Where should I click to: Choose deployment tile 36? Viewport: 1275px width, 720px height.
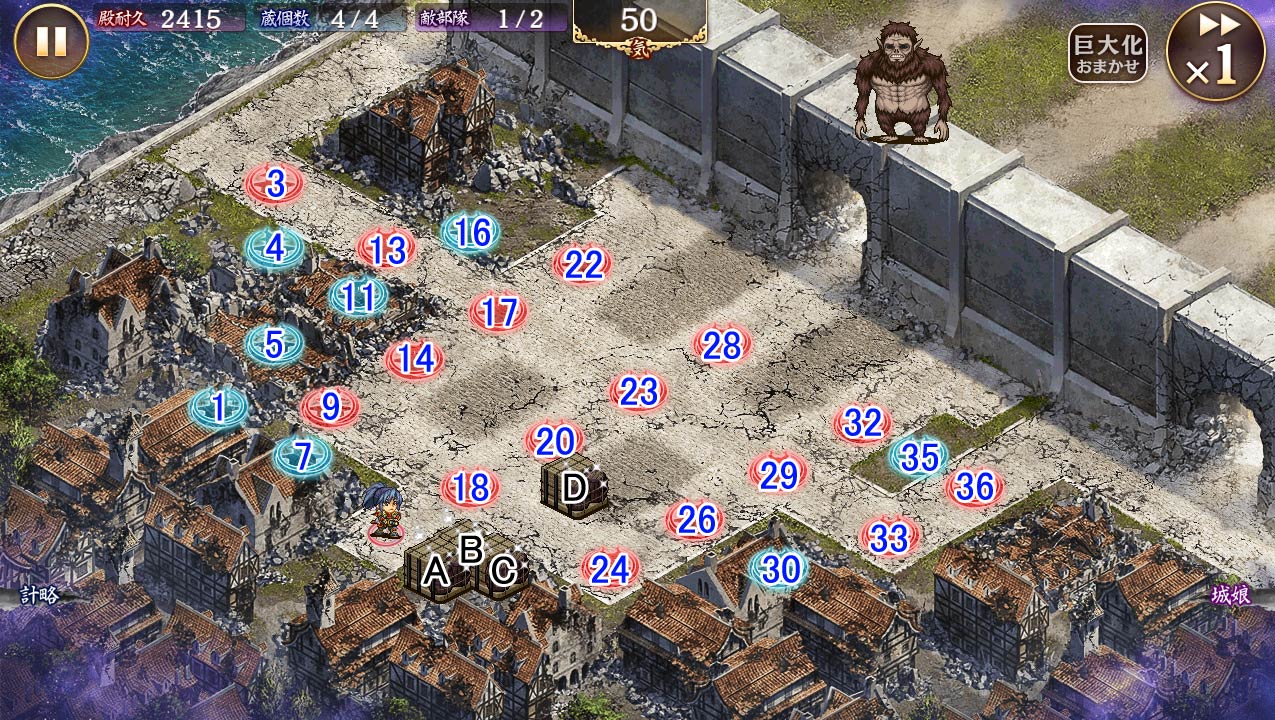pyautogui.click(x=974, y=487)
